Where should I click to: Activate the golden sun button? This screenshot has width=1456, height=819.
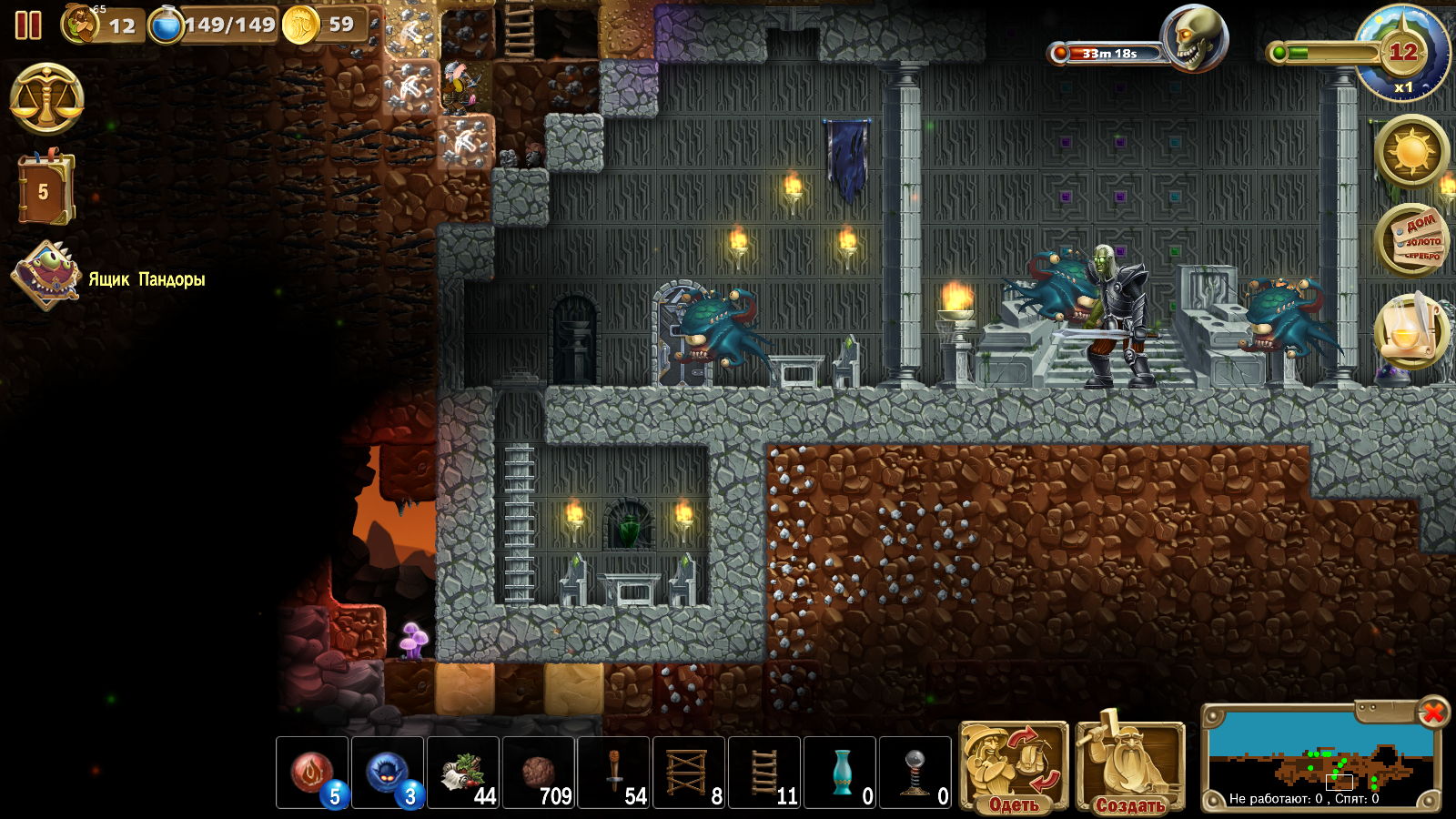(x=1411, y=151)
